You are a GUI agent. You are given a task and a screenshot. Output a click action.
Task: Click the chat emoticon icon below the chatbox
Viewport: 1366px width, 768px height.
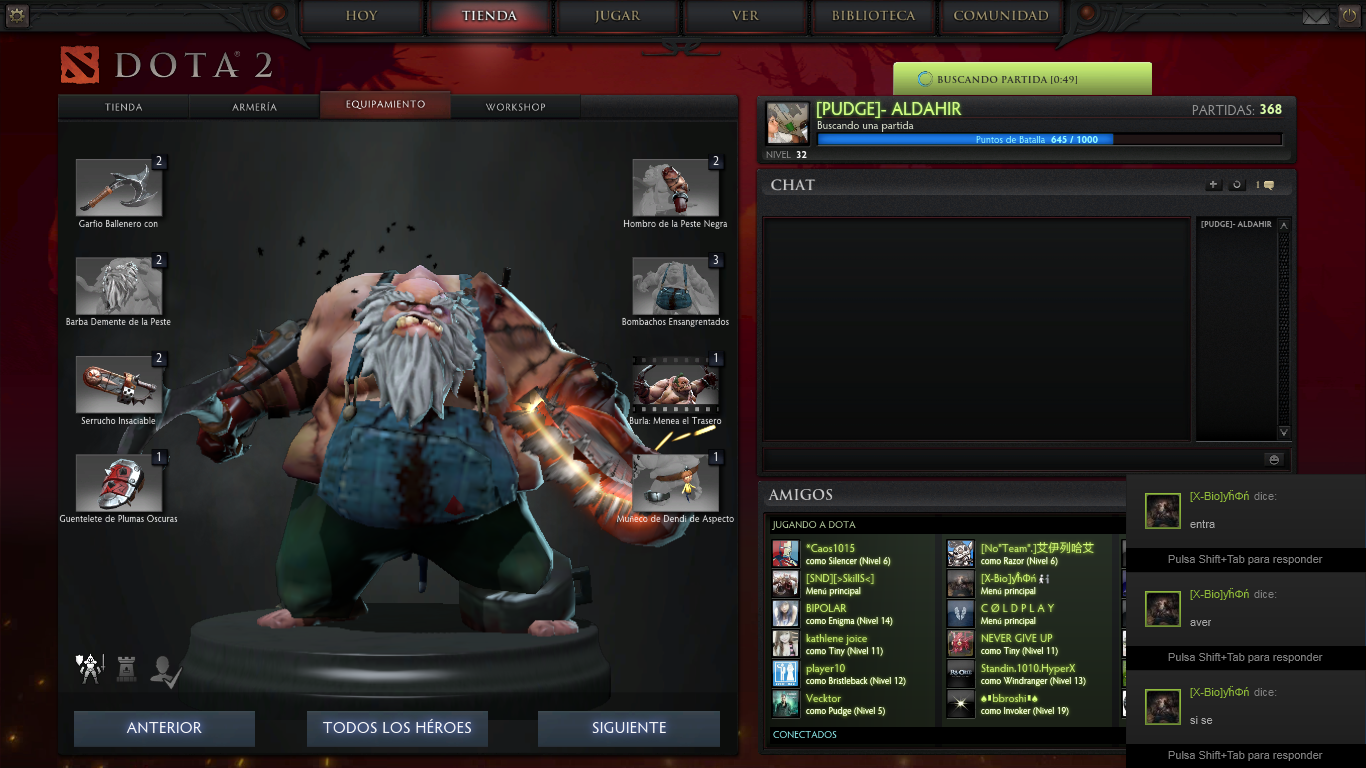pos(1273,458)
